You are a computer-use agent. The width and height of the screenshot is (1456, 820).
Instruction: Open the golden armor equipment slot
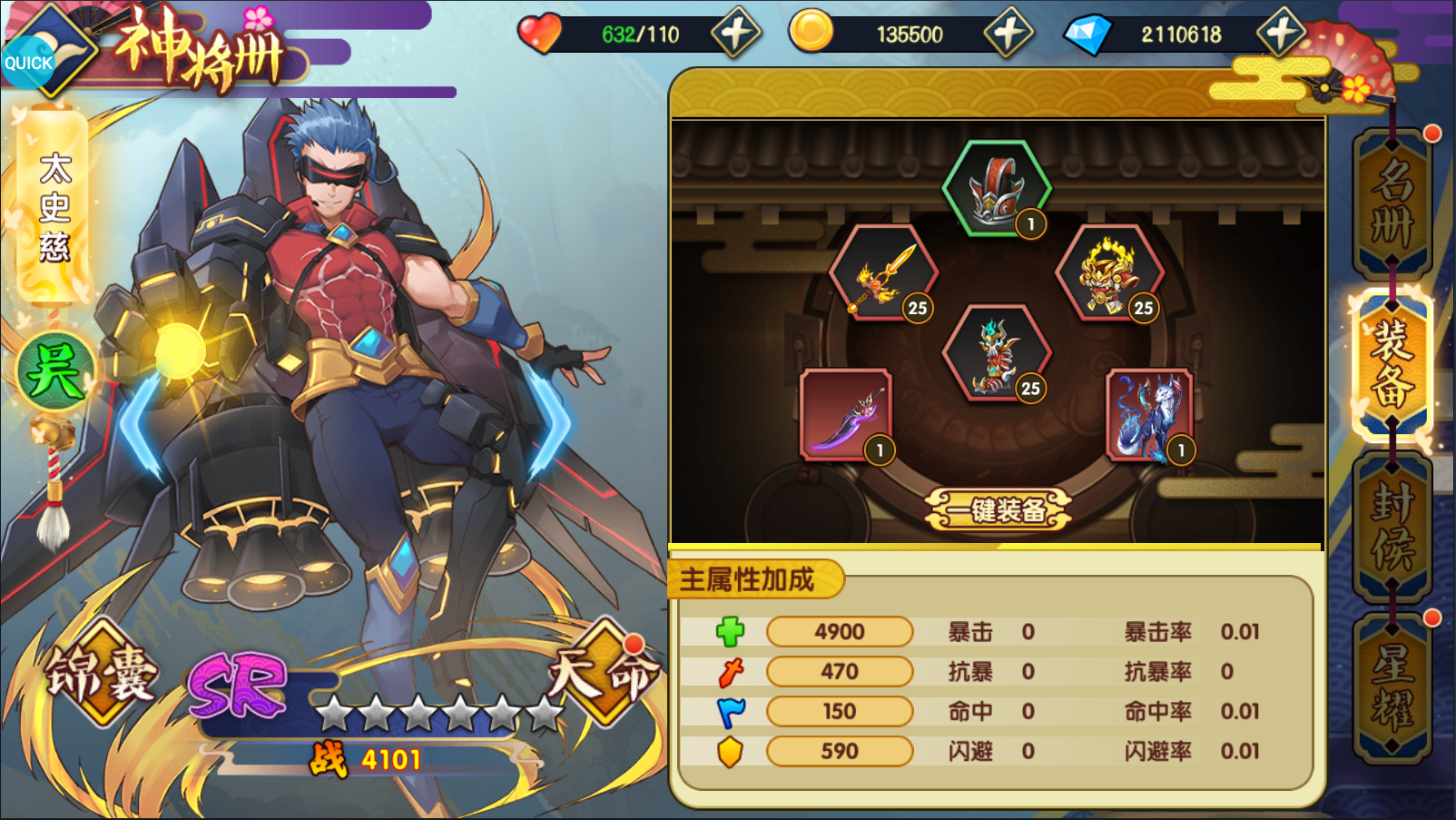(1112, 275)
